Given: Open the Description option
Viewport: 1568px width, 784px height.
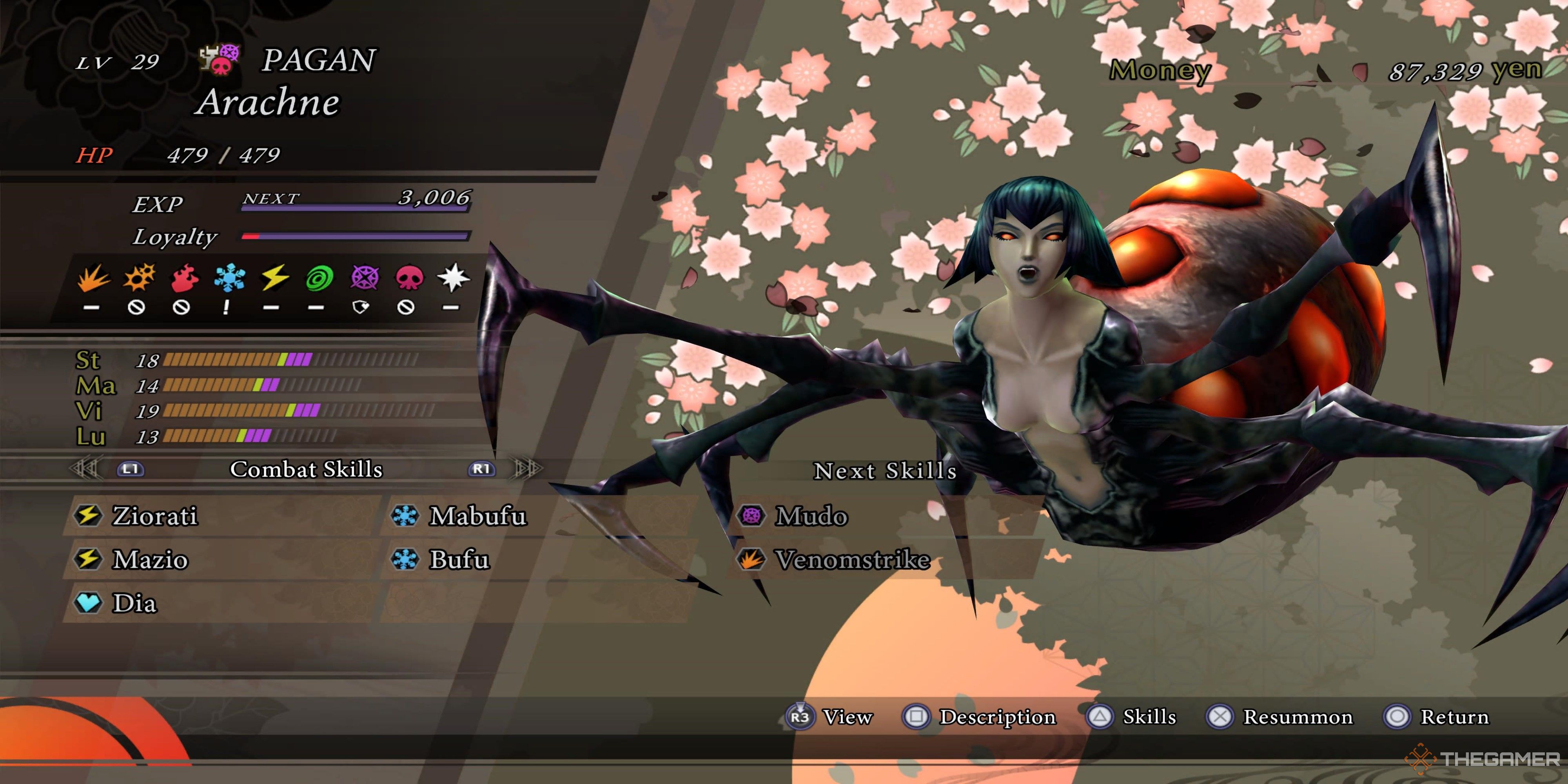Looking at the screenshot, I should [997, 717].
